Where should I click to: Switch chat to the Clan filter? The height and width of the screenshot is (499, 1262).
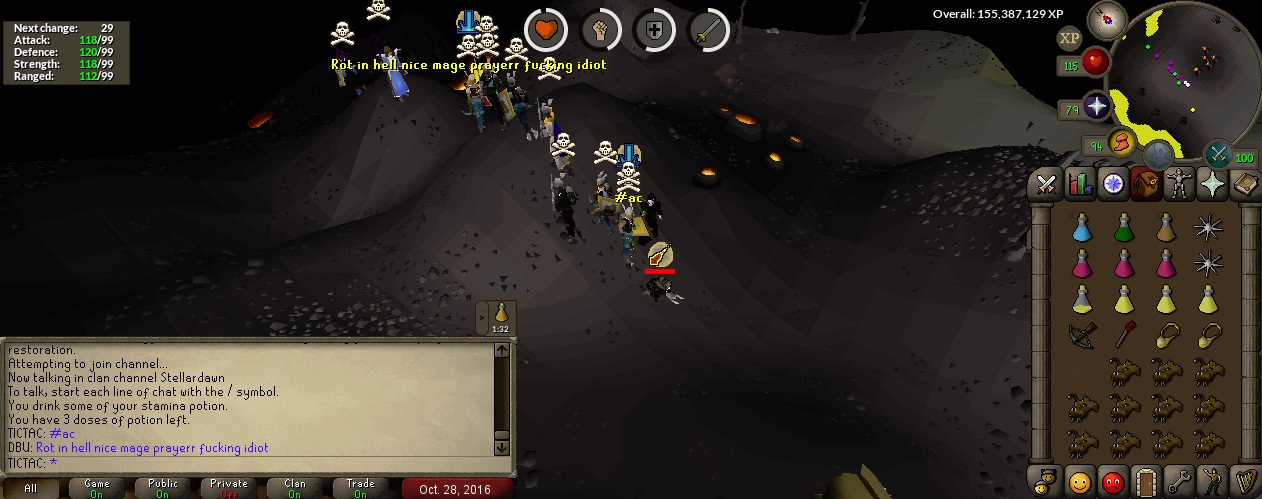[295, 488]
